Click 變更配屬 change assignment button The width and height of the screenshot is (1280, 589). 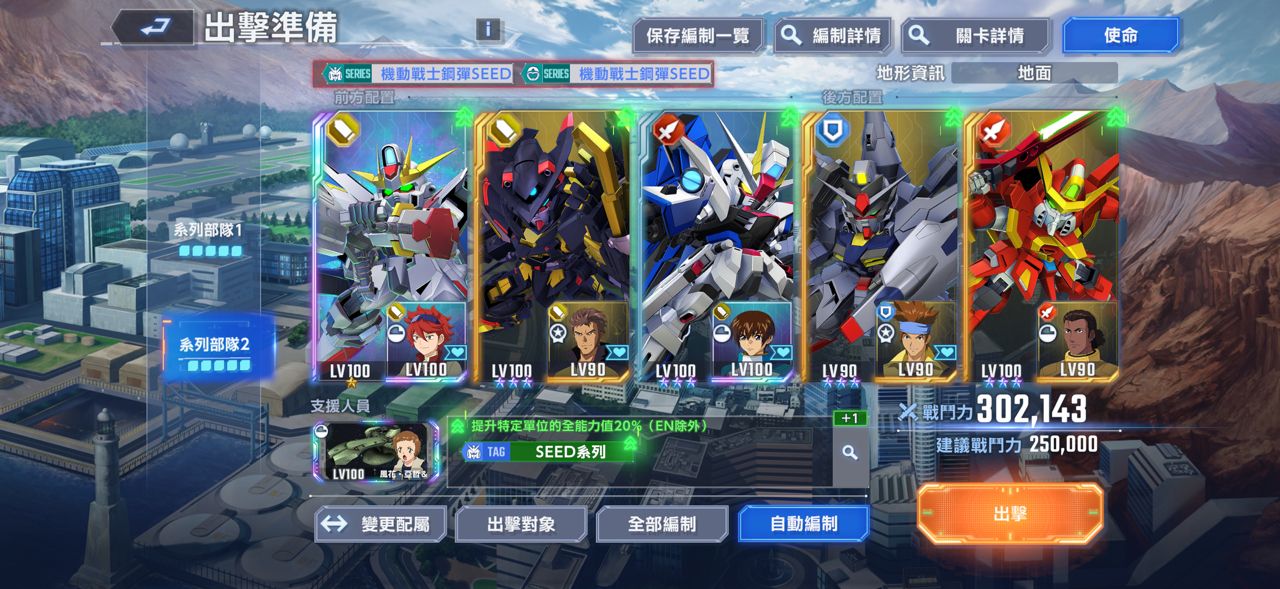pyautogui.click(x=380, y=524)
